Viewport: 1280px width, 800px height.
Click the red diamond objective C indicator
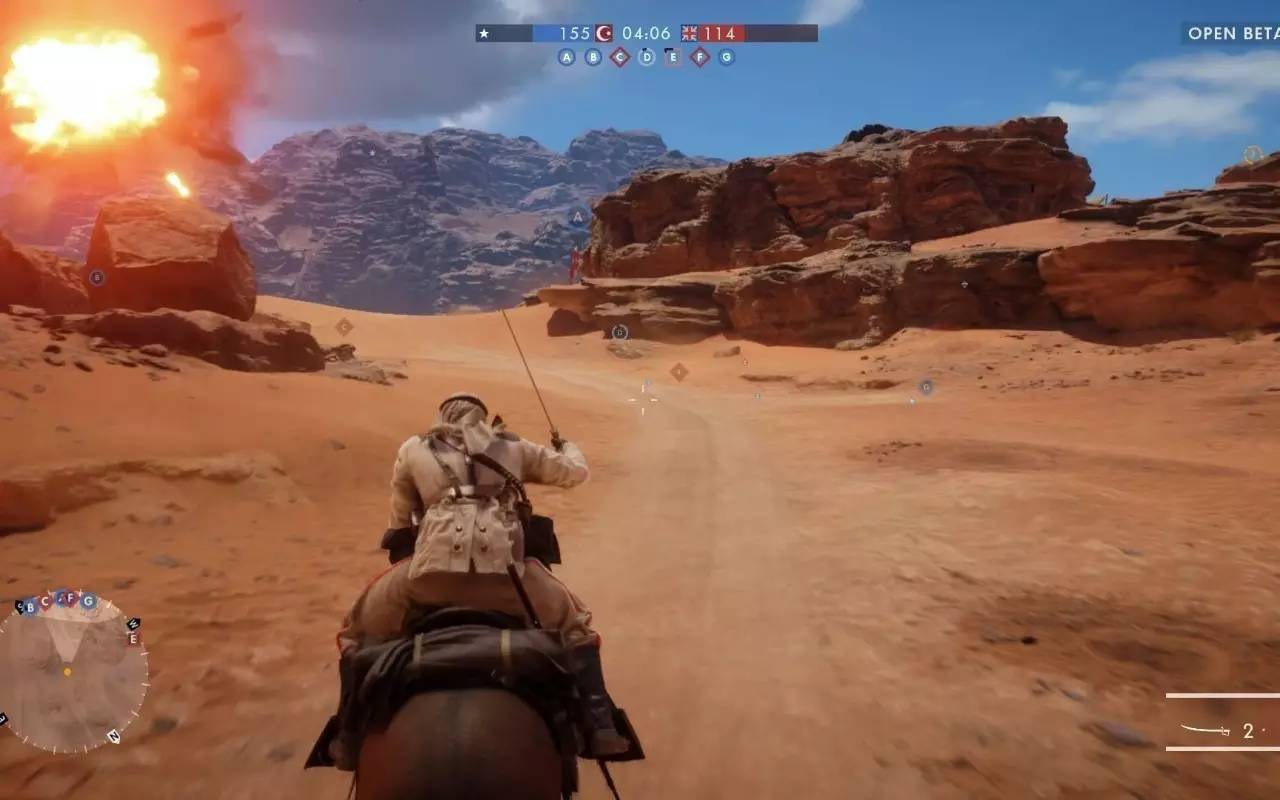(x=620, y=57)
